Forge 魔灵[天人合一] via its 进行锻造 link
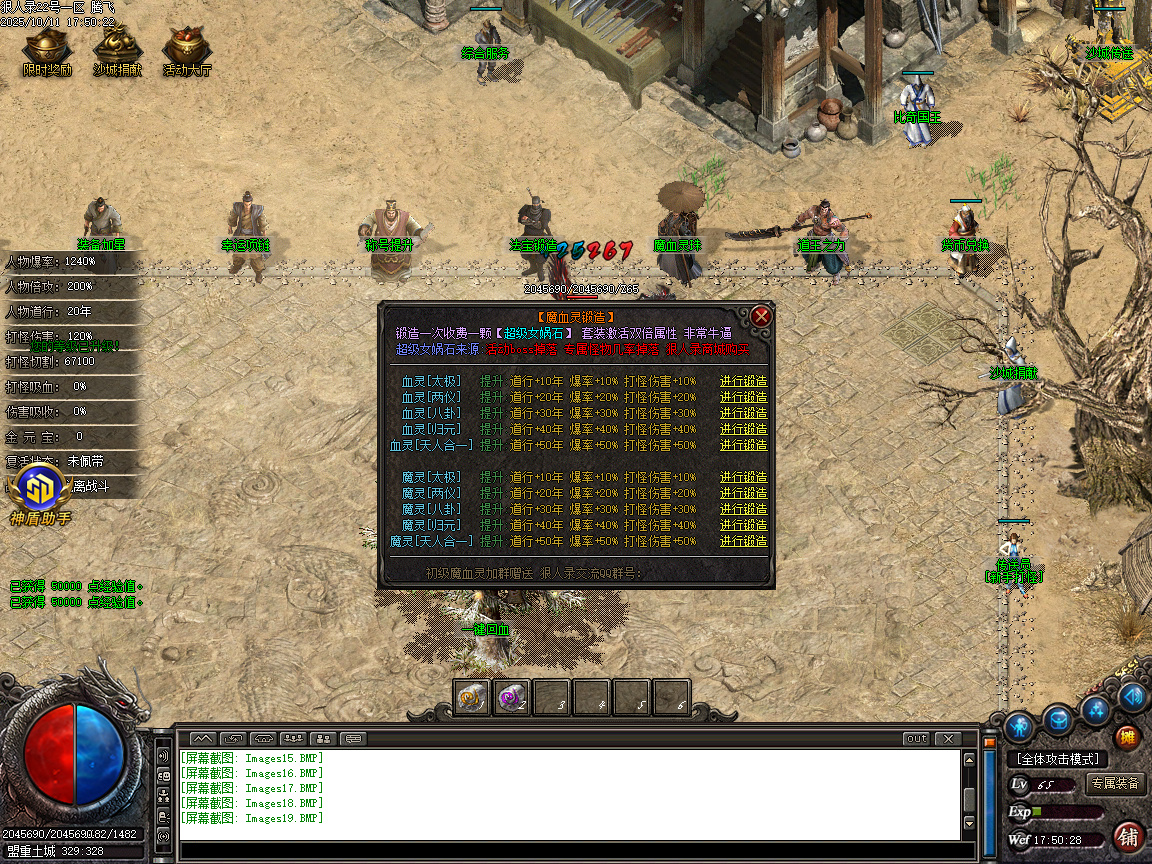This screenshot has height=864, width=1152. tap(743, 541)
